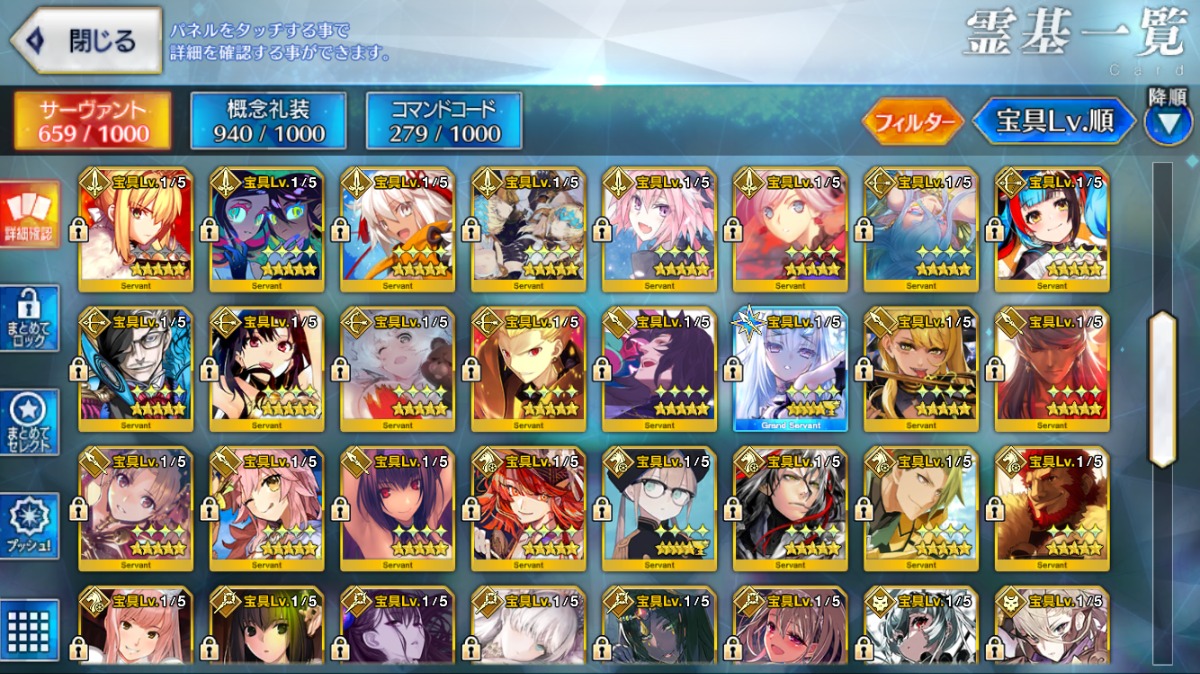Image resolution: width=1200 pixels, height=674 pixels.
Task: Open the 概念礼装 tab
Action: [269, 121]
